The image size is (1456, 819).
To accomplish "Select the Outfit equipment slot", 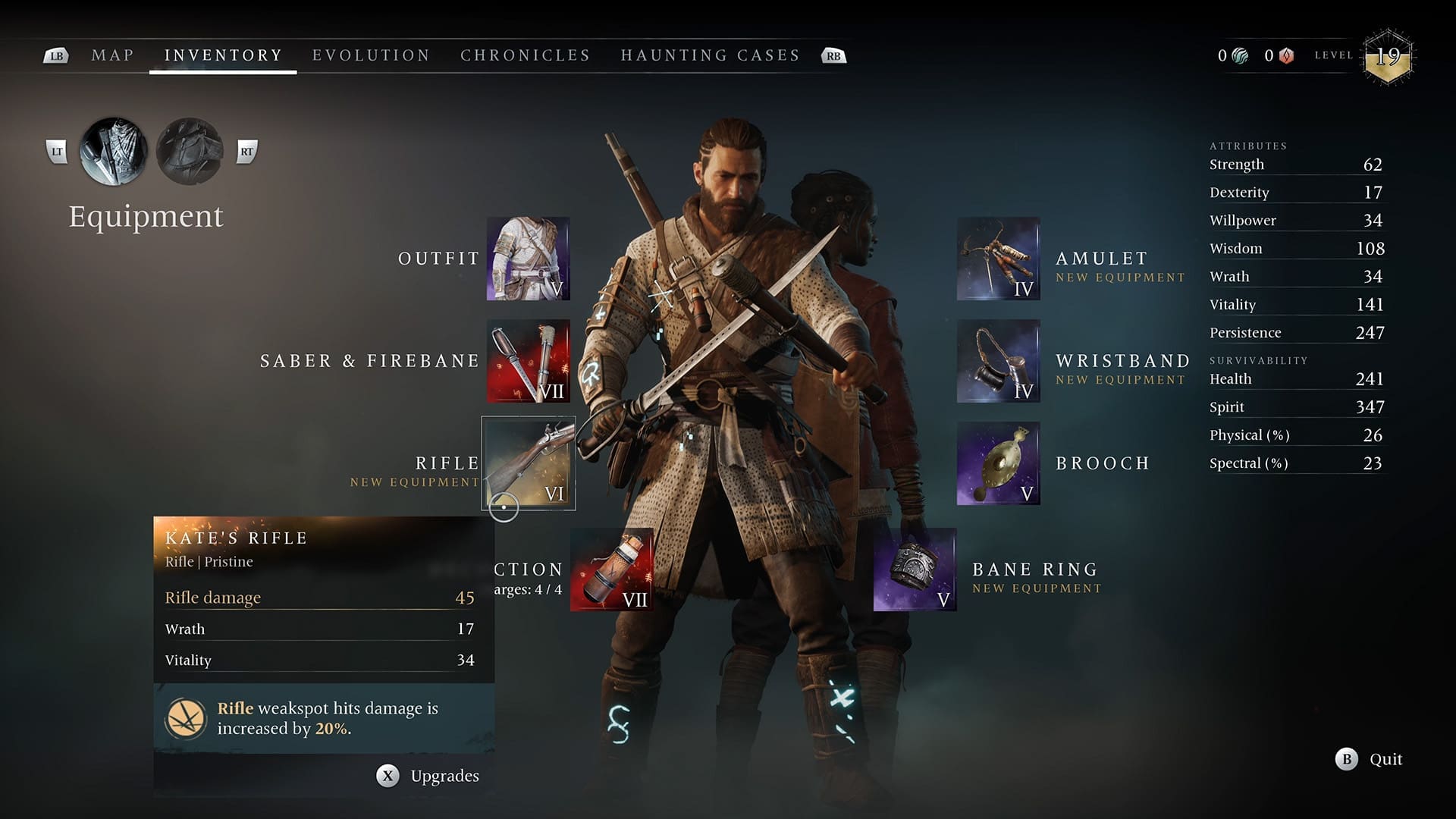I will pos(528,259).
